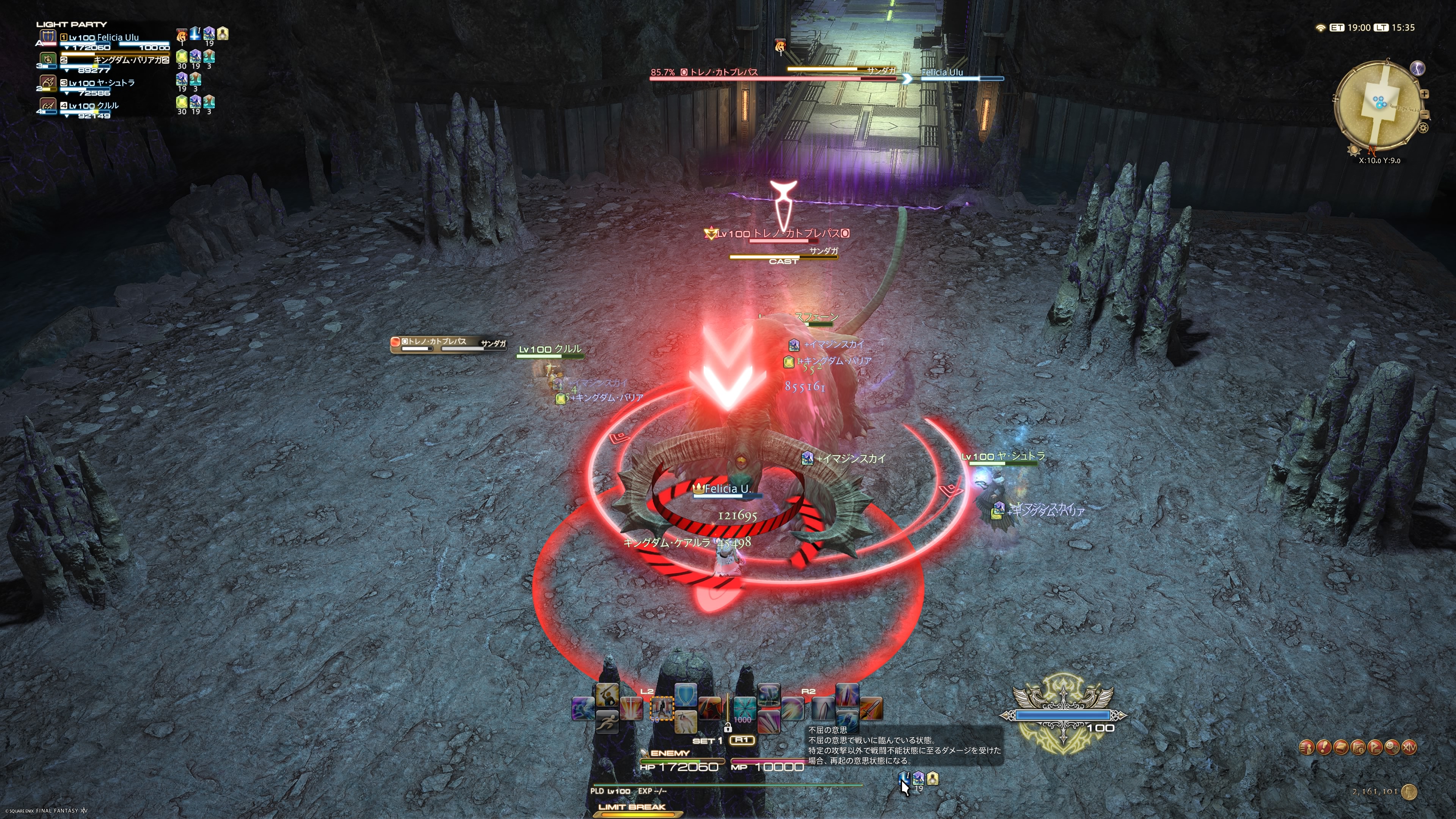
Task: Zoom out the minimap with minus button
Action: (1425, 115)
